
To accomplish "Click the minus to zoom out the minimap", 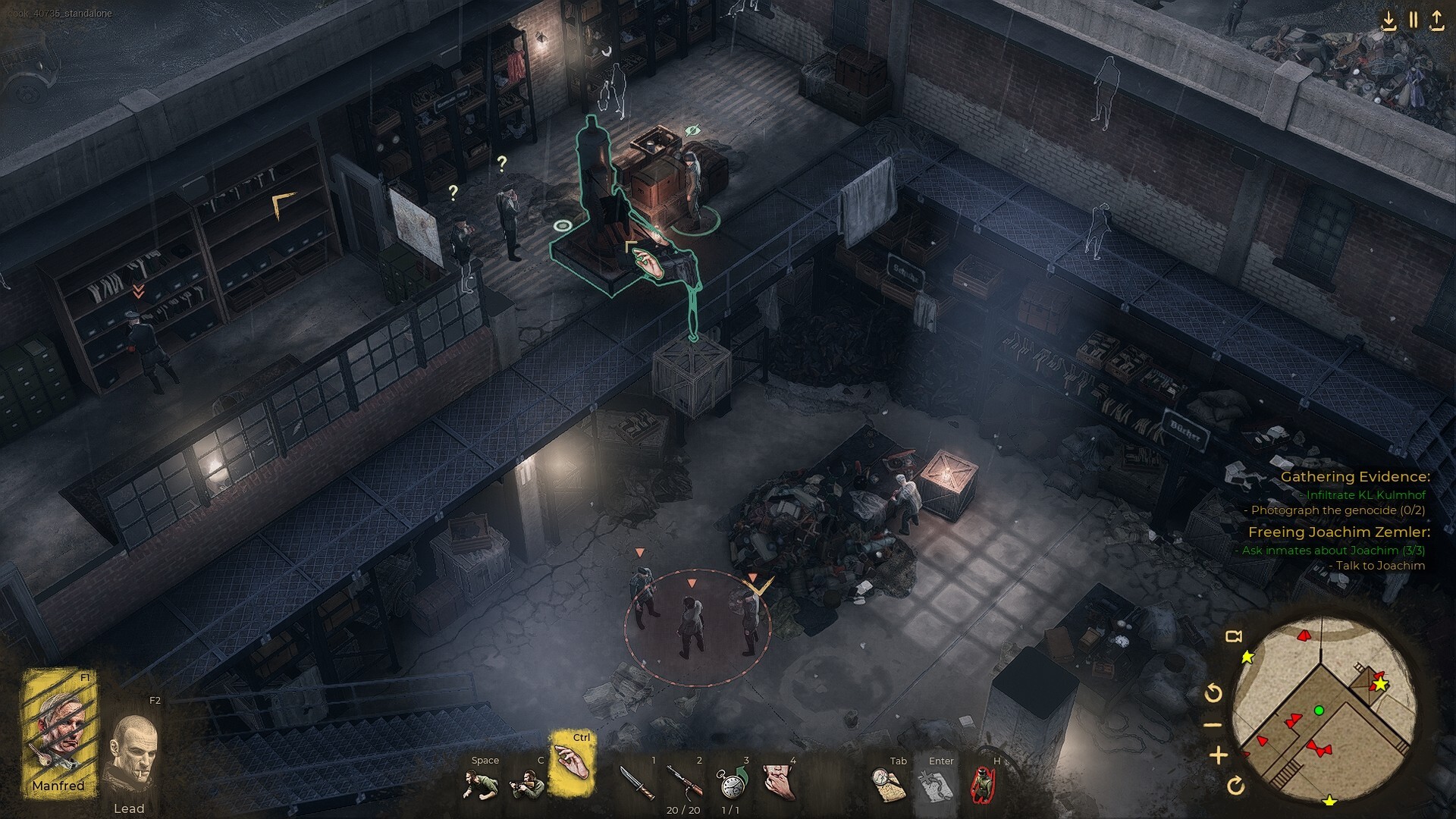I will click(1213, 725).
